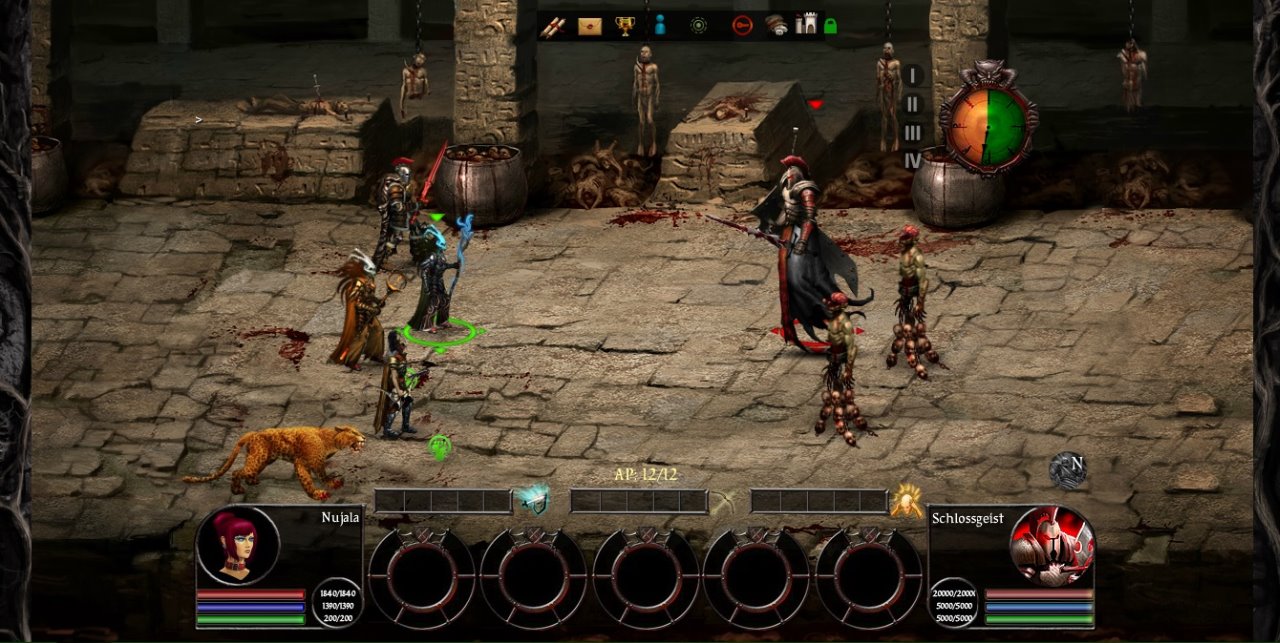1280x643 pixels.
Task: Select Nujala's portrait
Action: pyautogui.click(x=238, y=545)
